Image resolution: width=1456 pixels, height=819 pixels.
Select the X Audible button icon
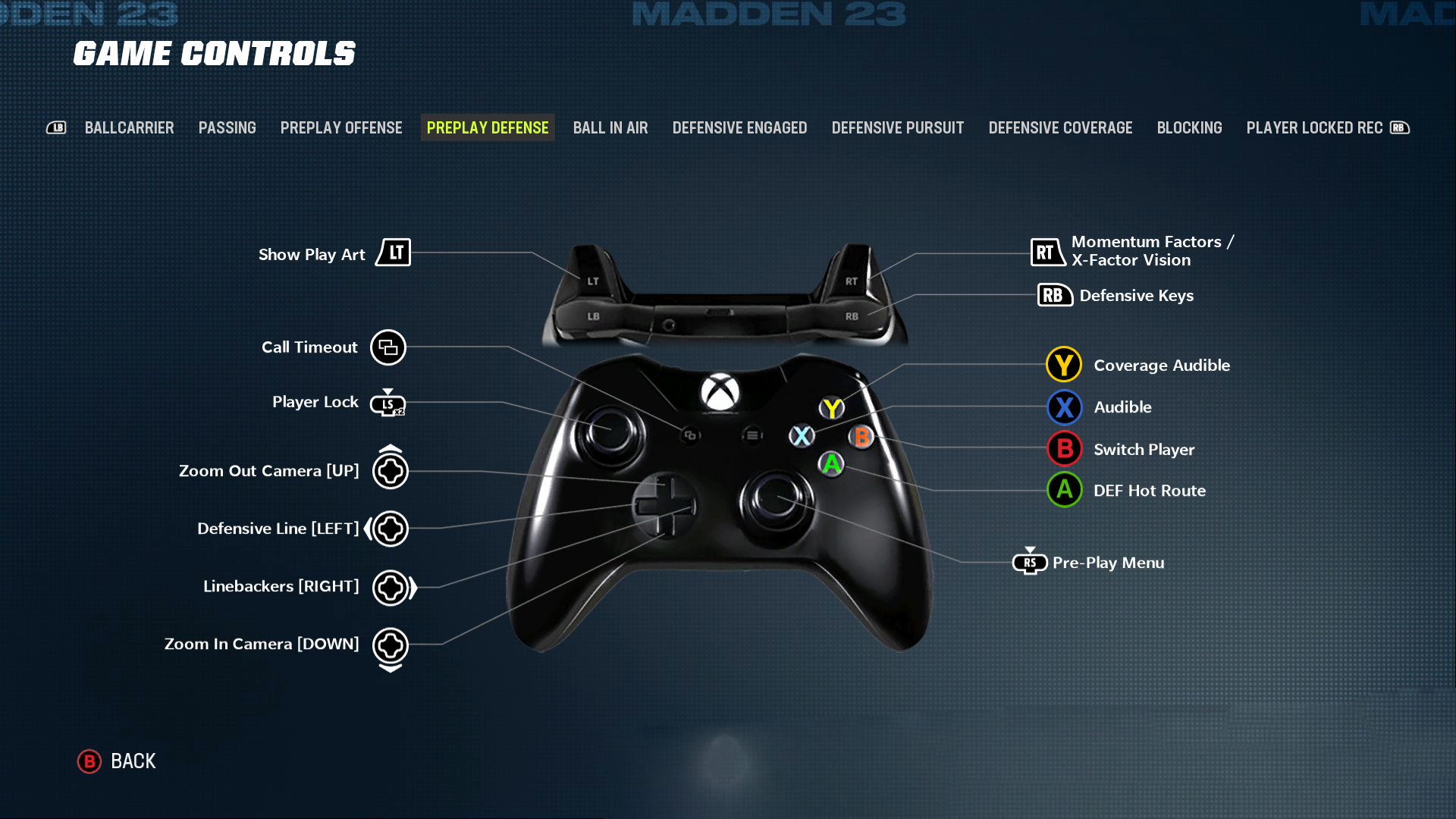(1064, 407)
